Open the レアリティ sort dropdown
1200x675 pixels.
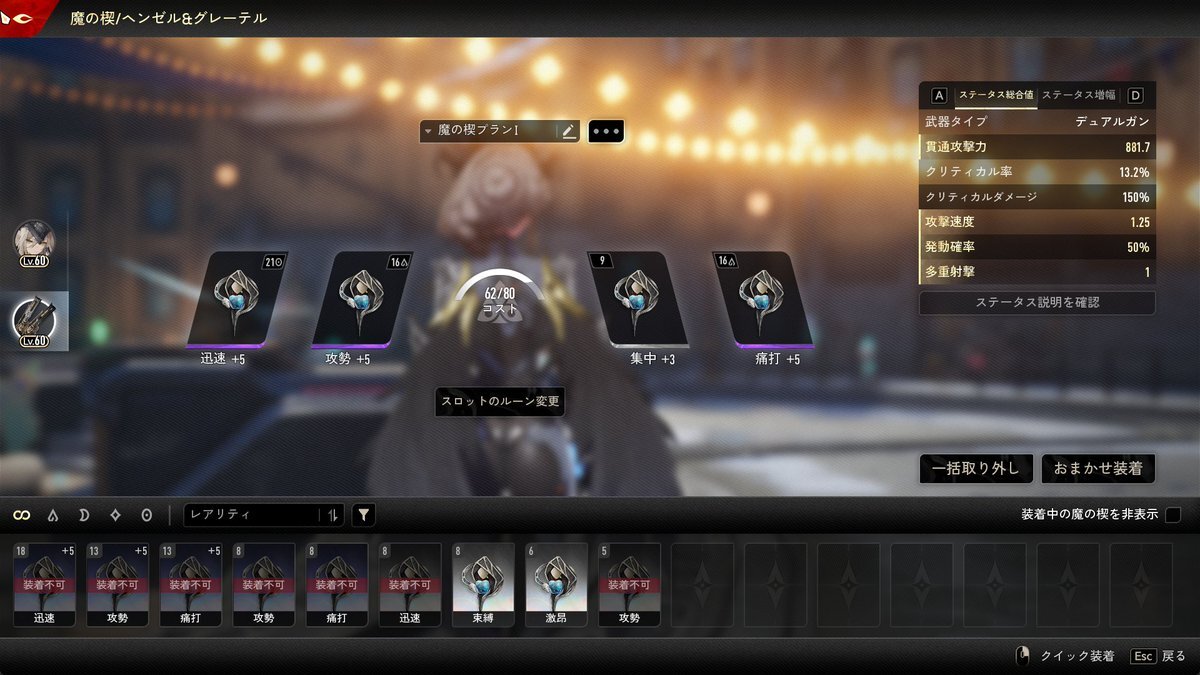tap(250, 515)
